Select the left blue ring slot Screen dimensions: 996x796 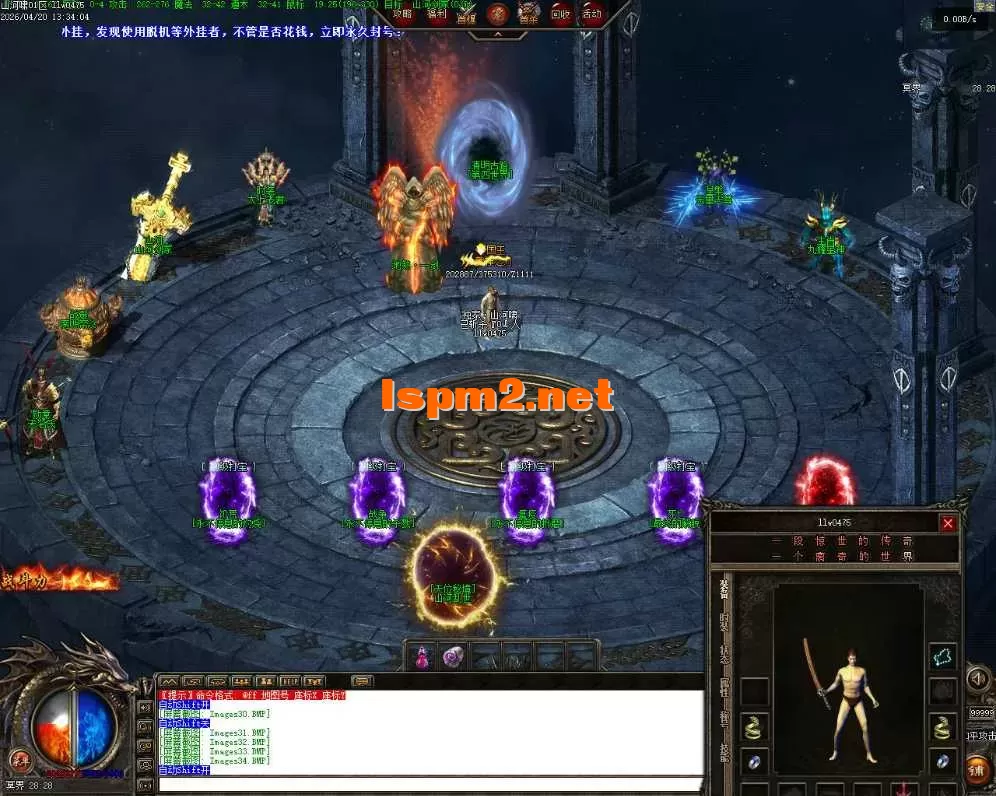coord(755,761)
